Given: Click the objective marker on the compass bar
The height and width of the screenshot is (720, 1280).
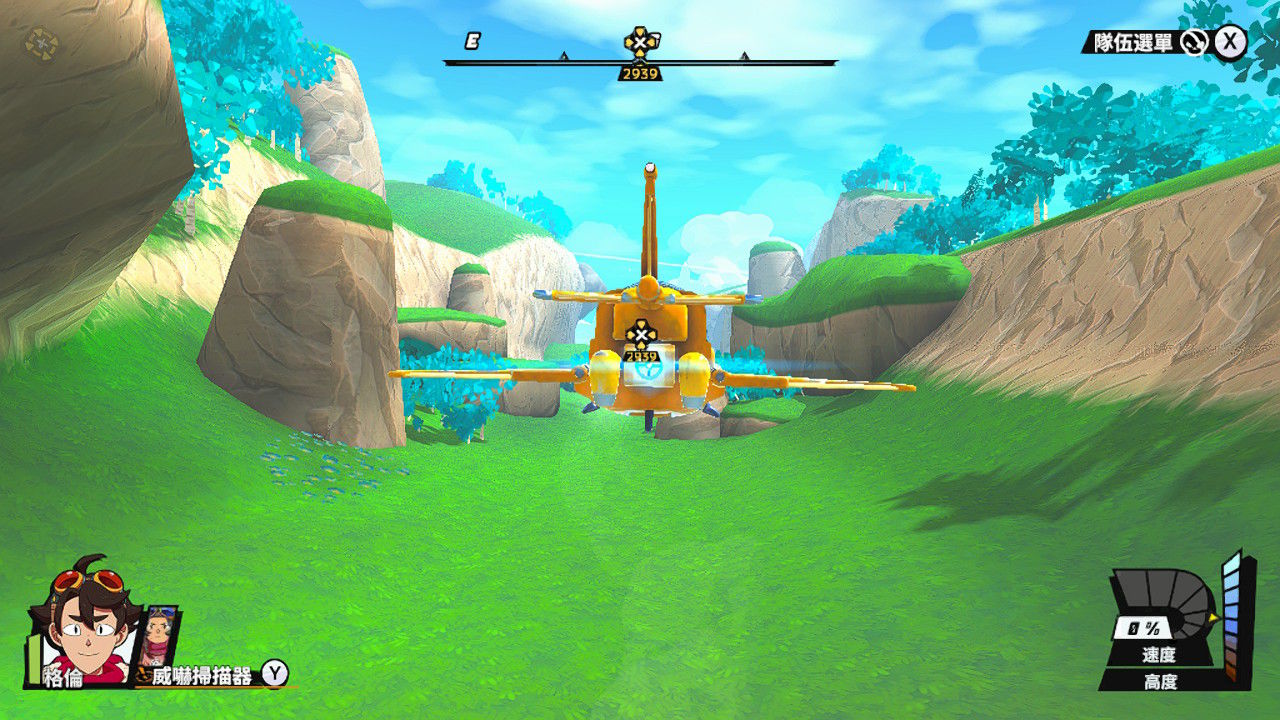Looking at the screenshot, I should [640, 42].
